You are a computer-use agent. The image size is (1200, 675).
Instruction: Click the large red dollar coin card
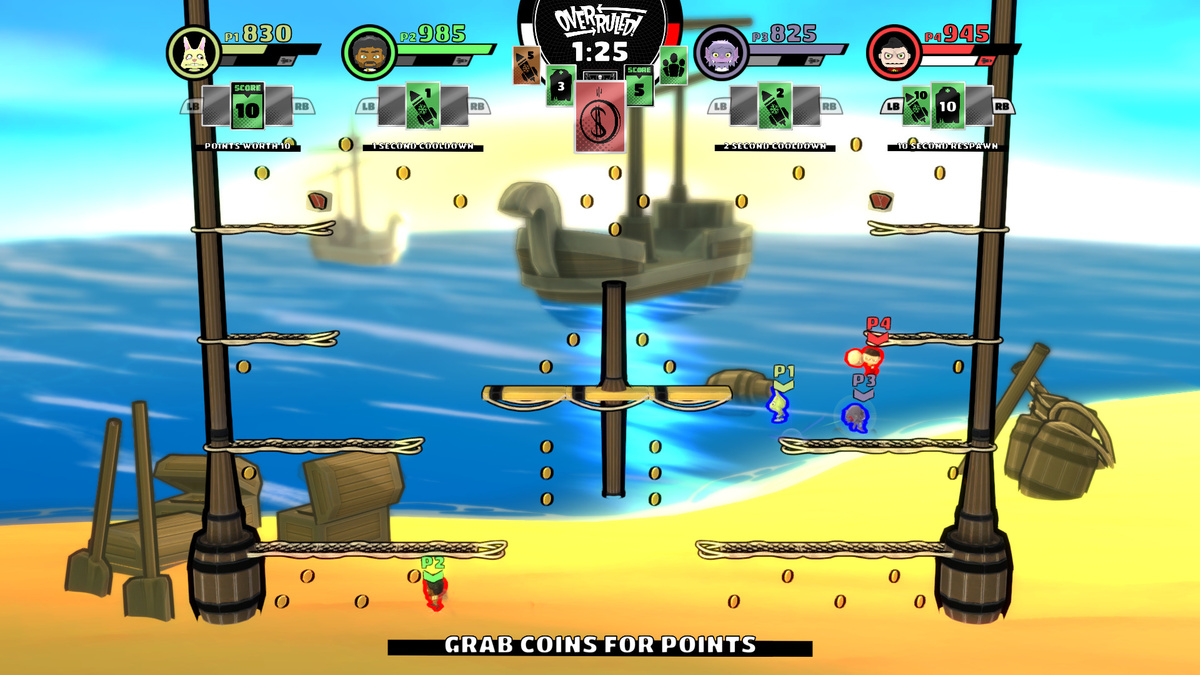click(600, 117)
